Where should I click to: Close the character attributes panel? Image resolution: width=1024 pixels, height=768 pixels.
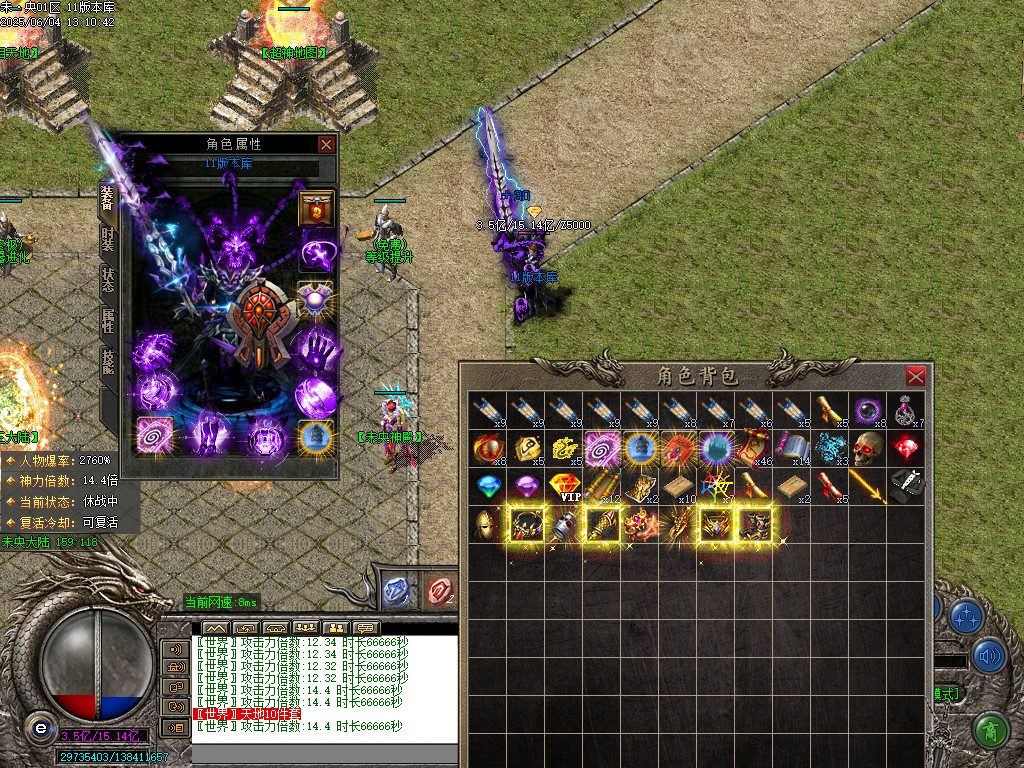click(326, 144)
